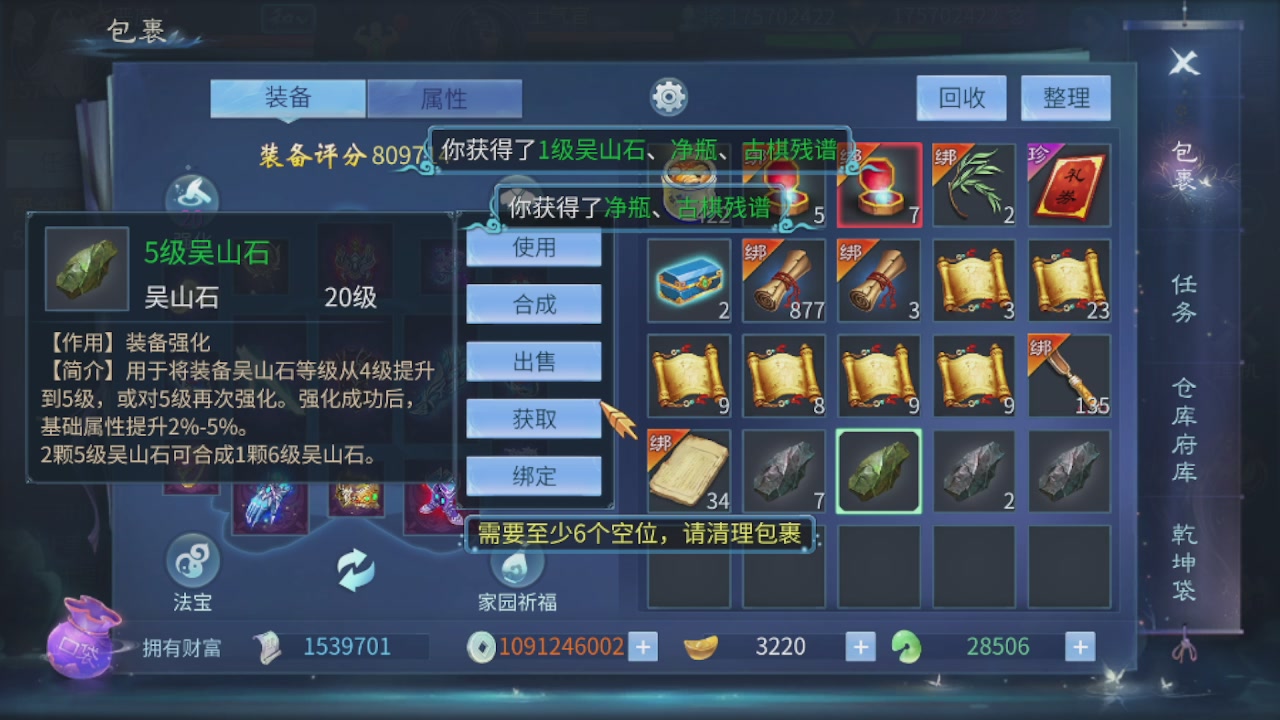This screenshot has width=1280, height=720.
Task: Click the 家园祈福 home blessing icon
Action: pos(516,567)
